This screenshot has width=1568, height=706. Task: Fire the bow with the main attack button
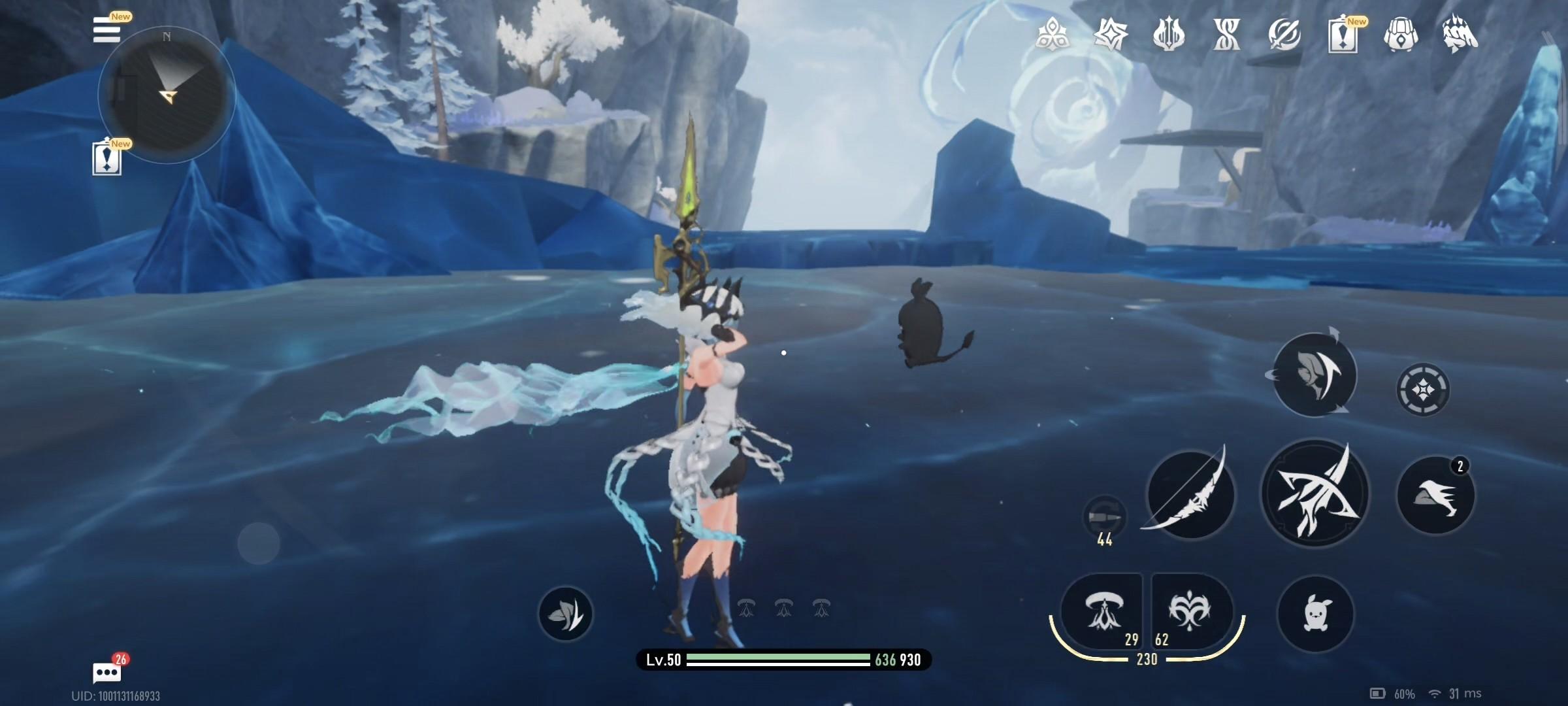click(1314, 494)
